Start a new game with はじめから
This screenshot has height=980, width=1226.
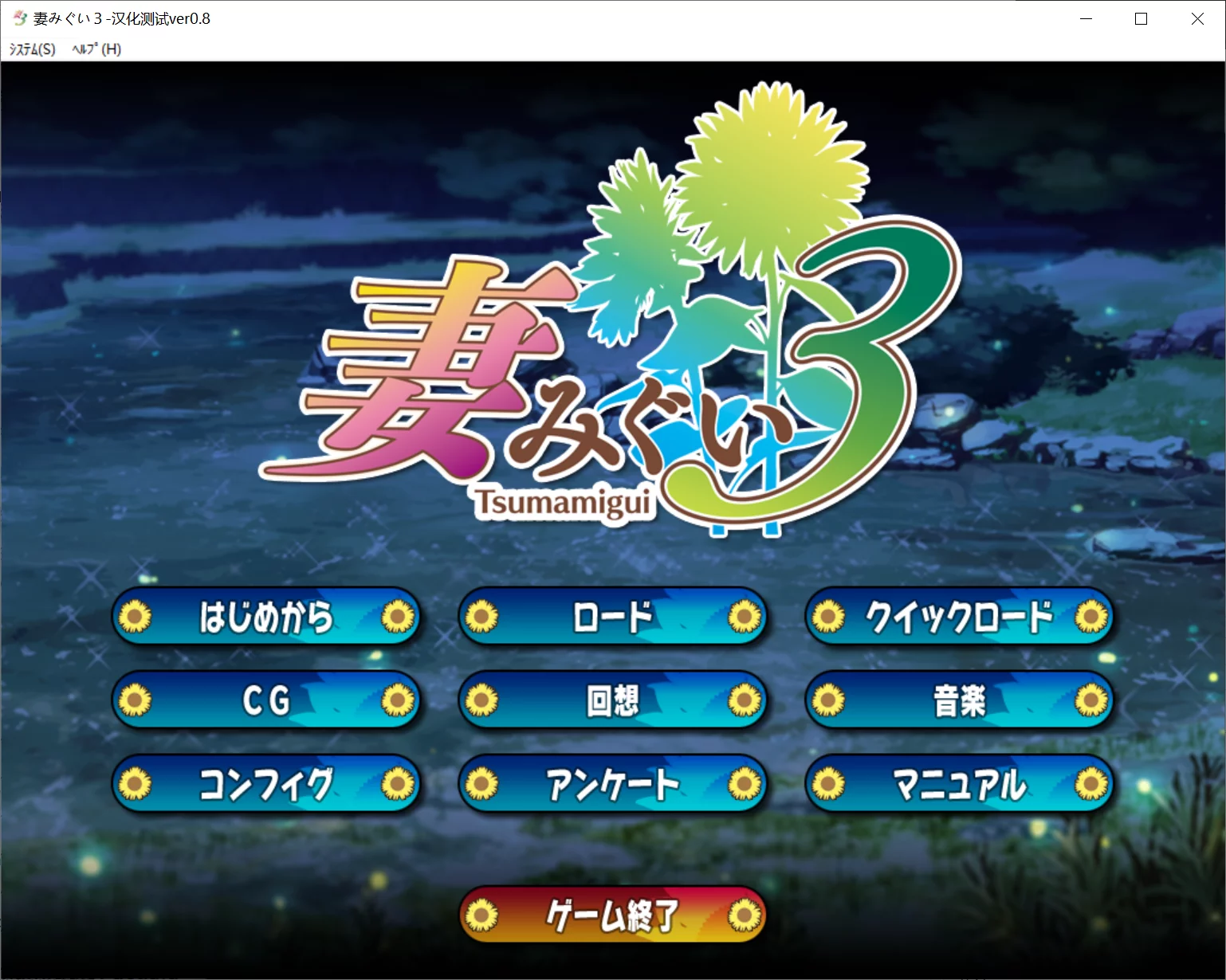click(x=266, y=616)
